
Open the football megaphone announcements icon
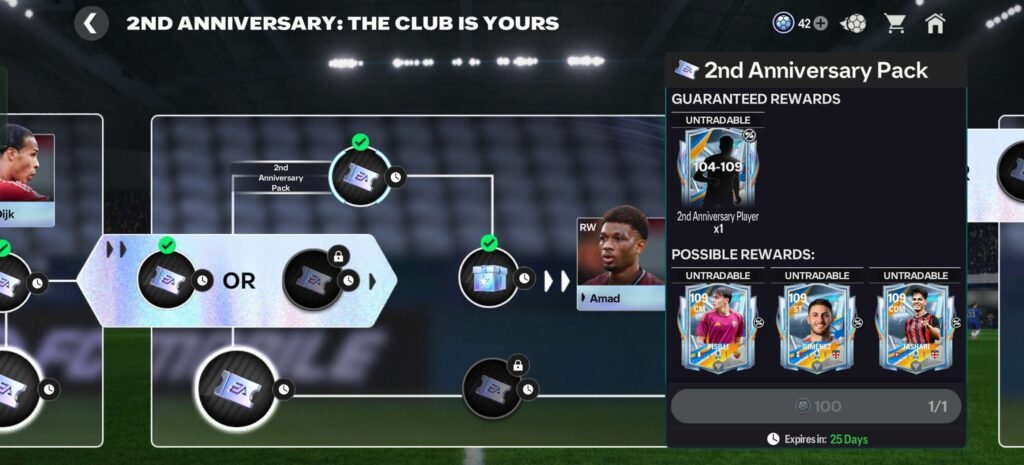854,23
